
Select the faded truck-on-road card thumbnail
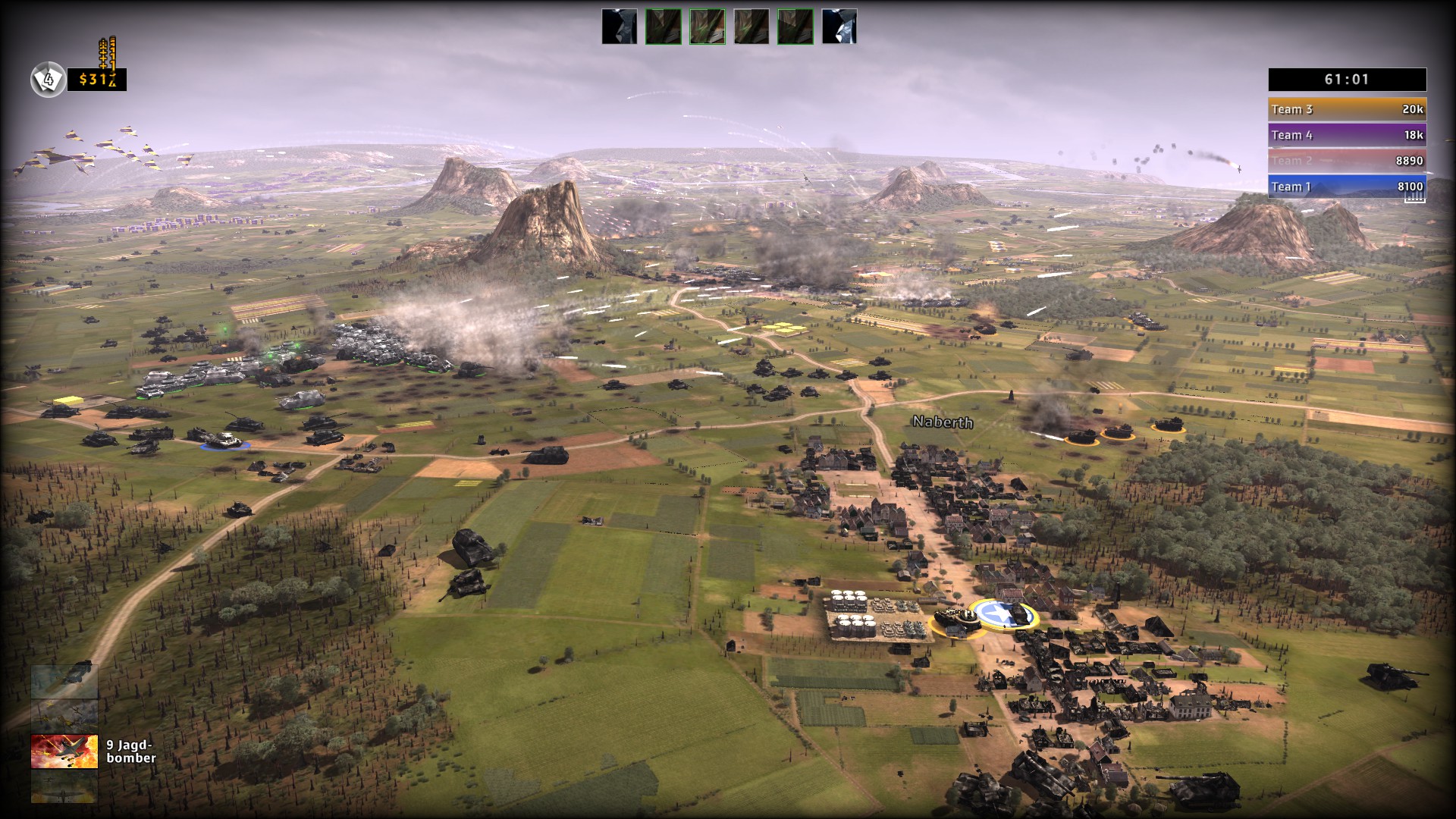click(64, 681)
